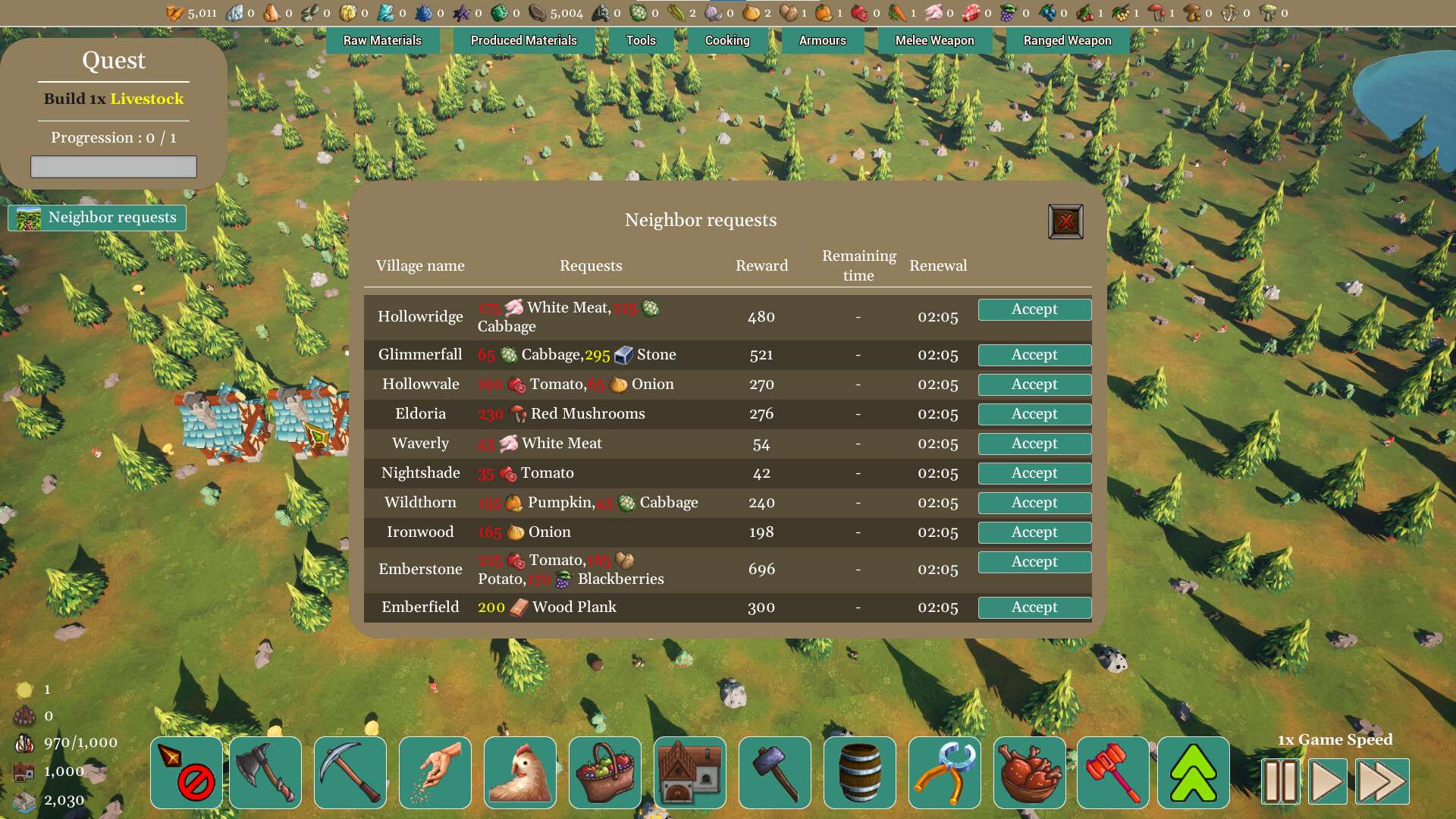
Task: Click the green upgrade arrows icon
Action: click(x=1194, y=772)
